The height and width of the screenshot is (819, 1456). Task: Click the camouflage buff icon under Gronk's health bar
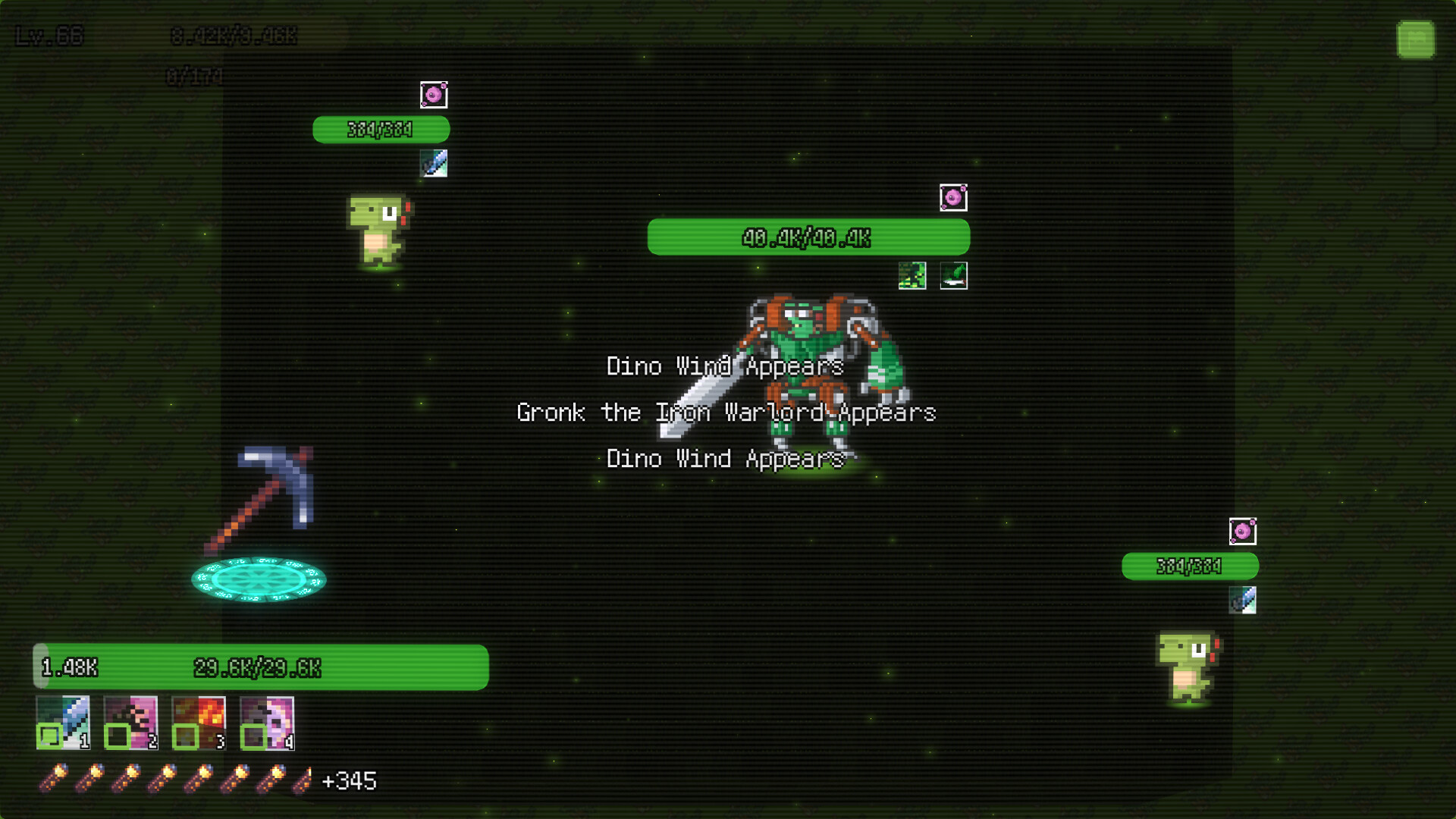[912, 275]
